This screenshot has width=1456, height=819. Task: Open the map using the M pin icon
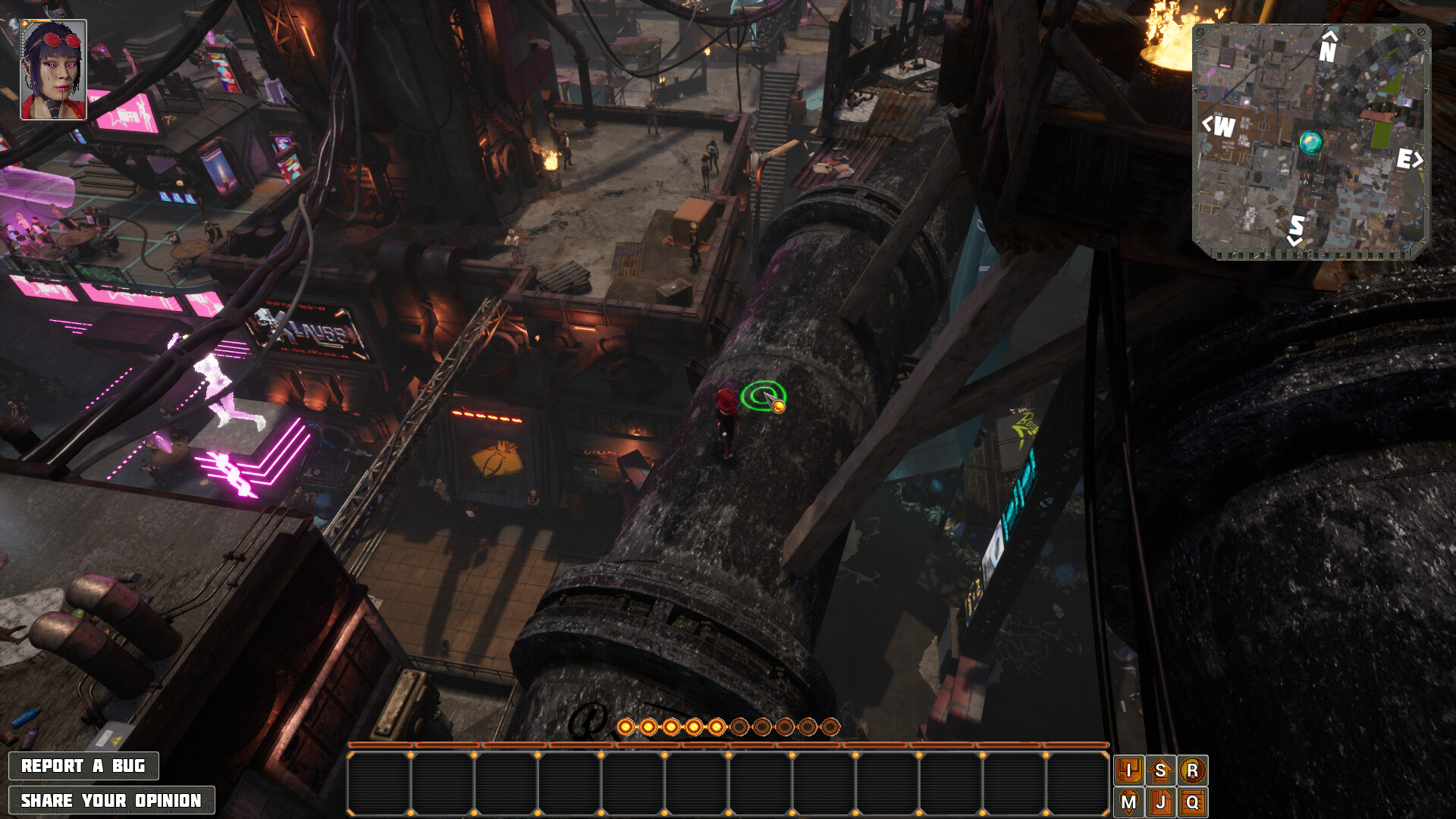pyautogui.click(x=1129, y=801)
